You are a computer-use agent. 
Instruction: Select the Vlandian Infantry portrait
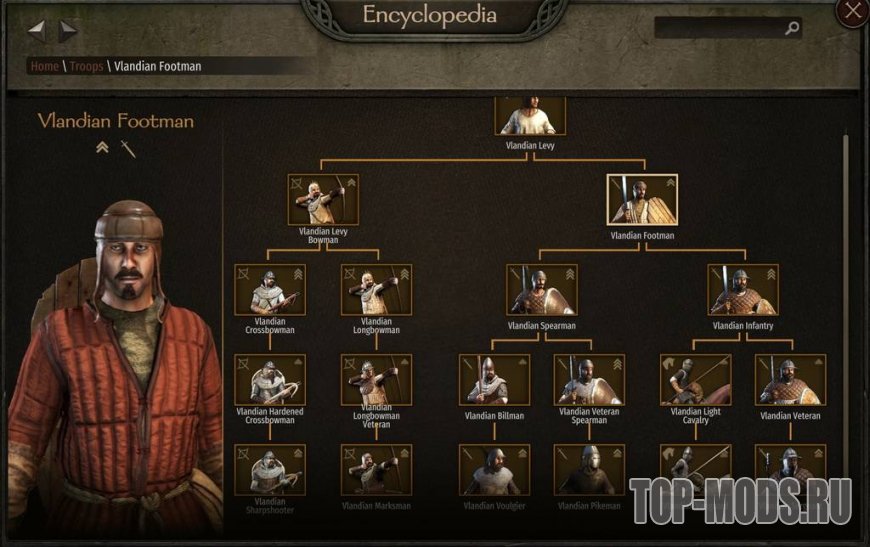743,290
